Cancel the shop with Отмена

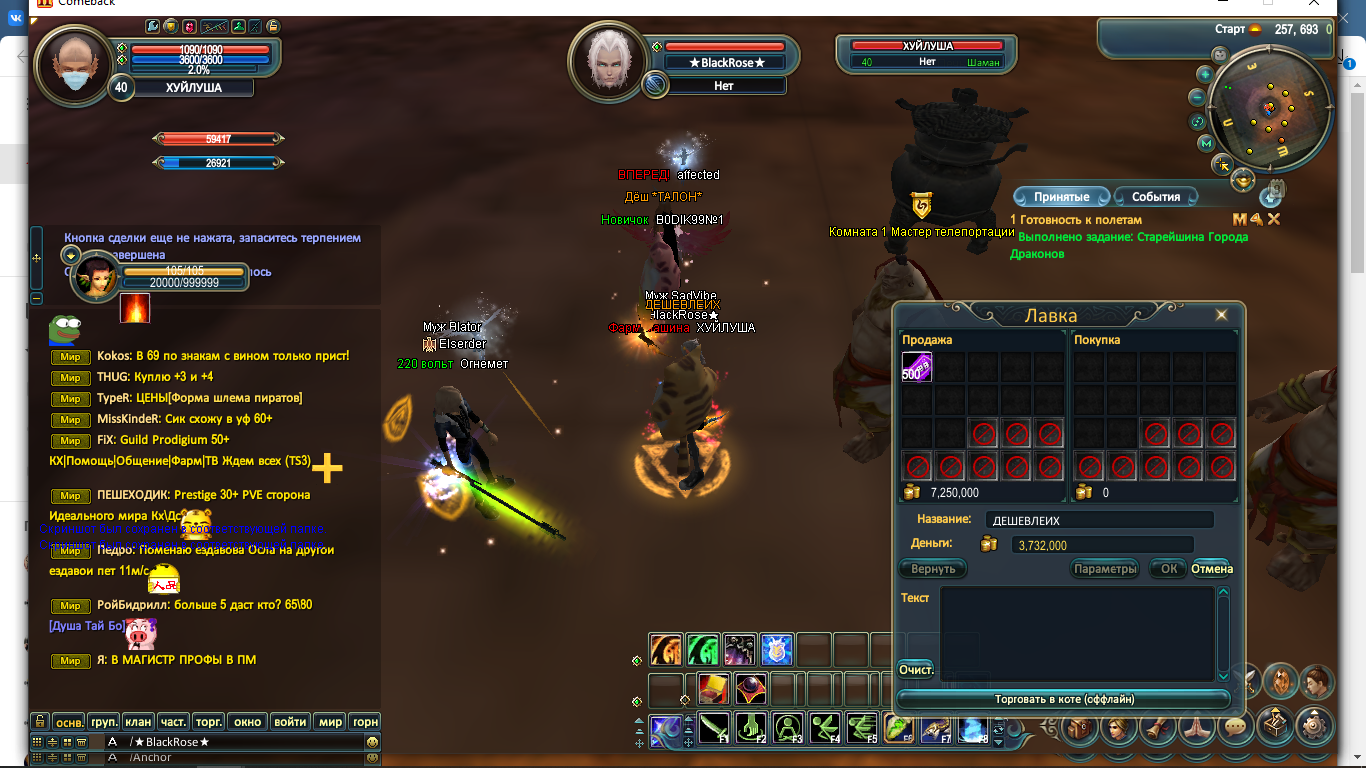point(1212,569)
